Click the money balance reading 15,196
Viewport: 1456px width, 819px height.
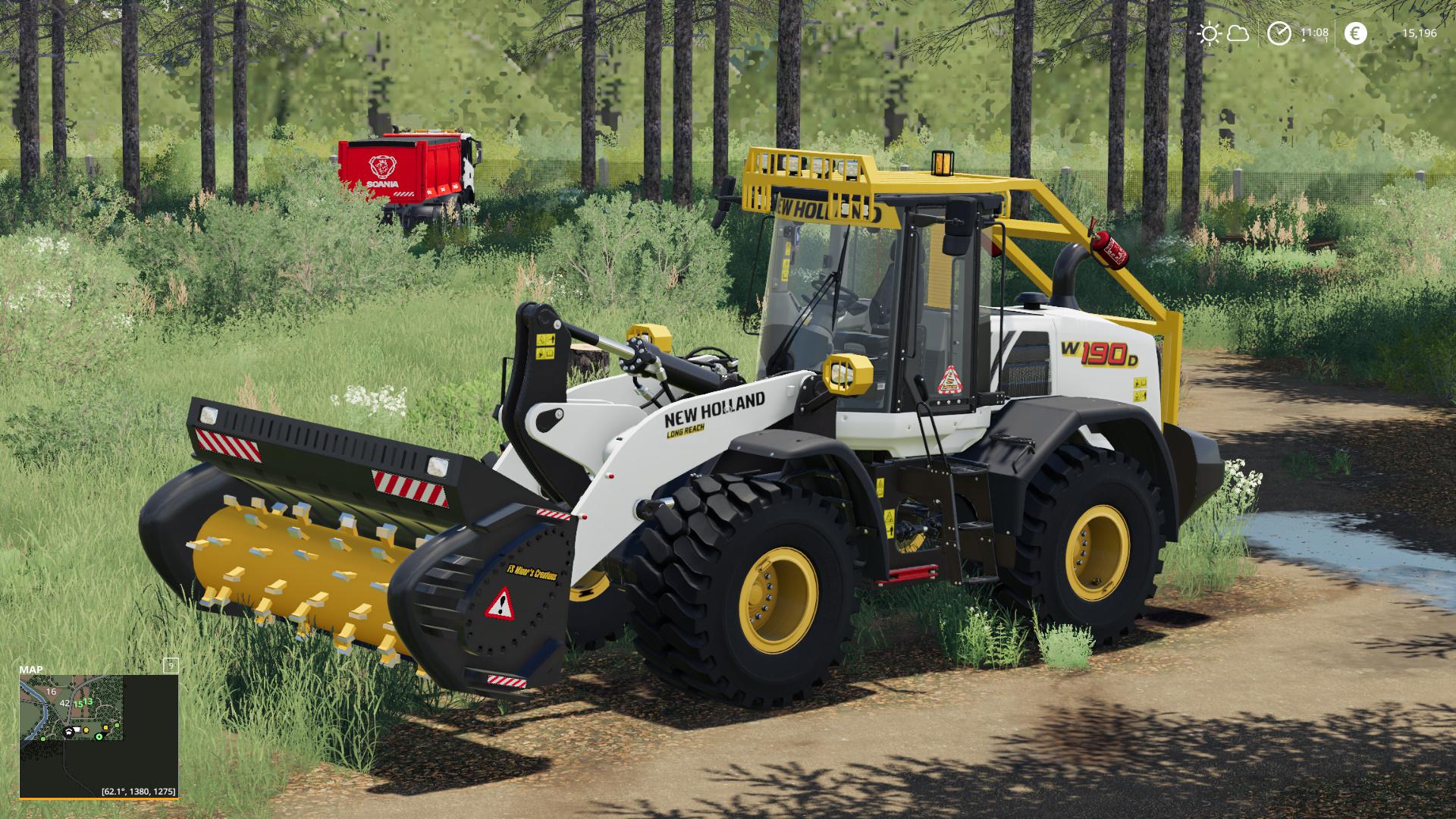pyautogui.click(x=1420, y=33)
